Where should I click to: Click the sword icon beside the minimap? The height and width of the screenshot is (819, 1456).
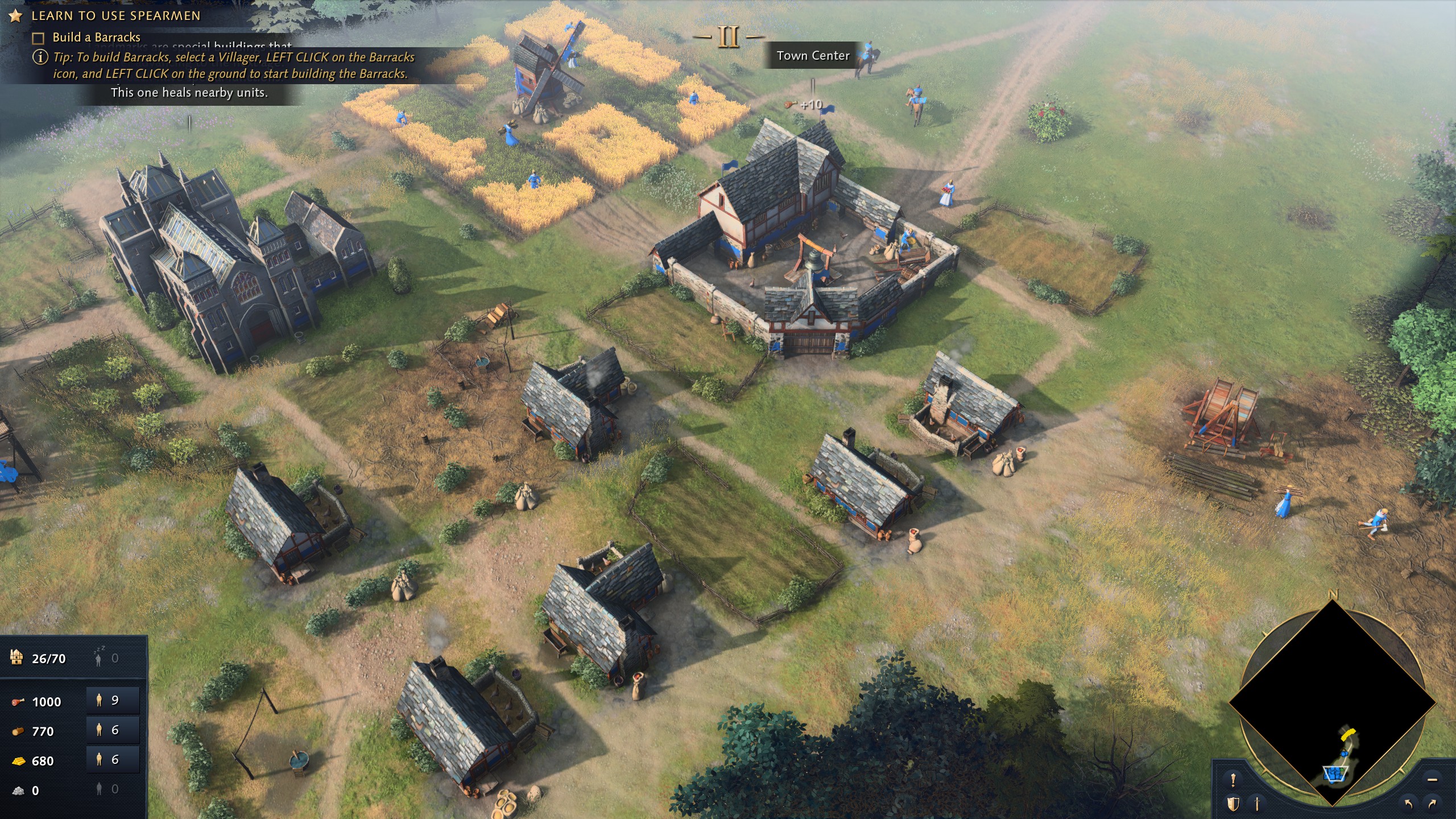click(x=1258, y=804)
